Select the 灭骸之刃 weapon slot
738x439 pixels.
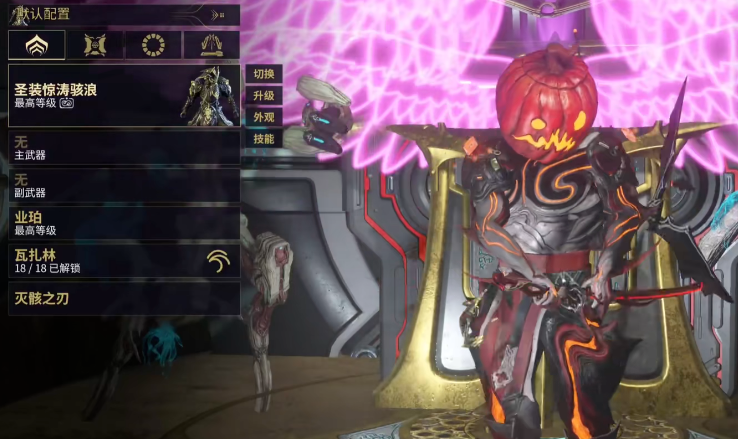pyautogui.click(x=123, y=298)
